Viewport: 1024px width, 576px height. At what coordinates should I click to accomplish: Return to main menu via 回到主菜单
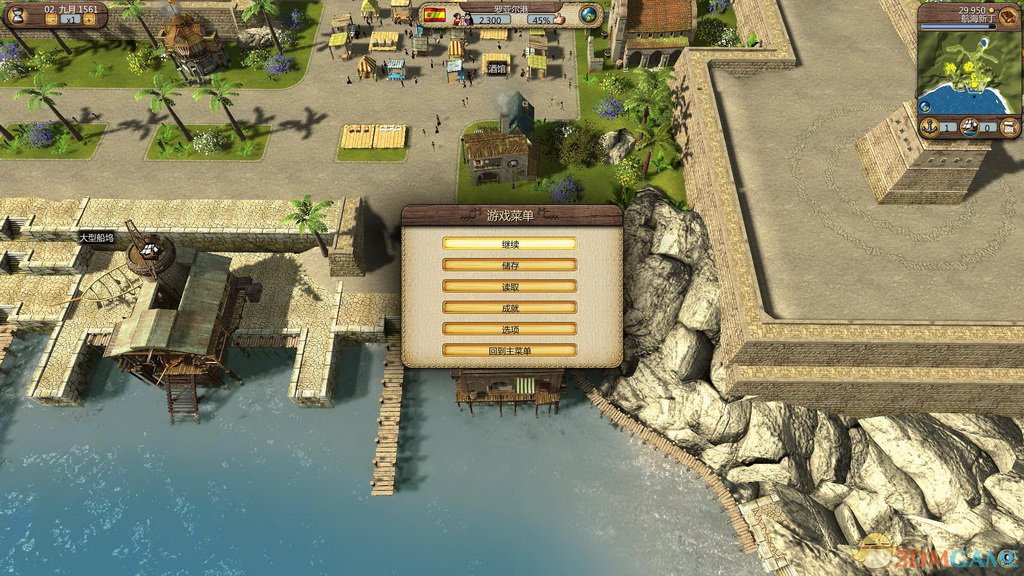[510, 350]
